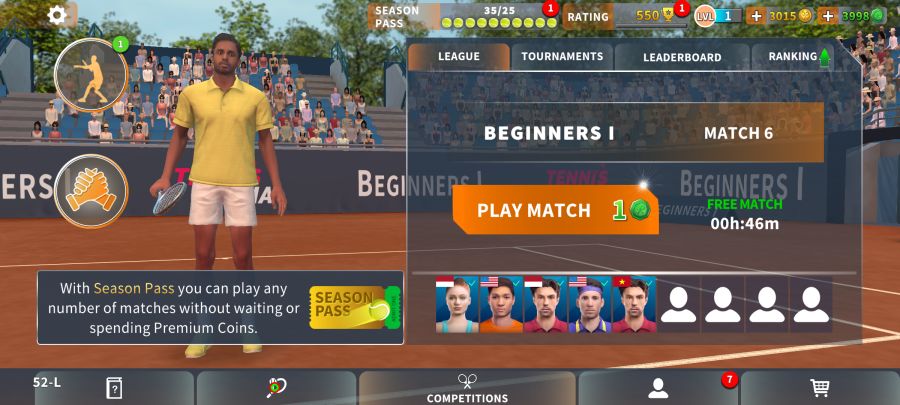
Task: Open the question-mark card icon
Action: [x=114, y=388]
